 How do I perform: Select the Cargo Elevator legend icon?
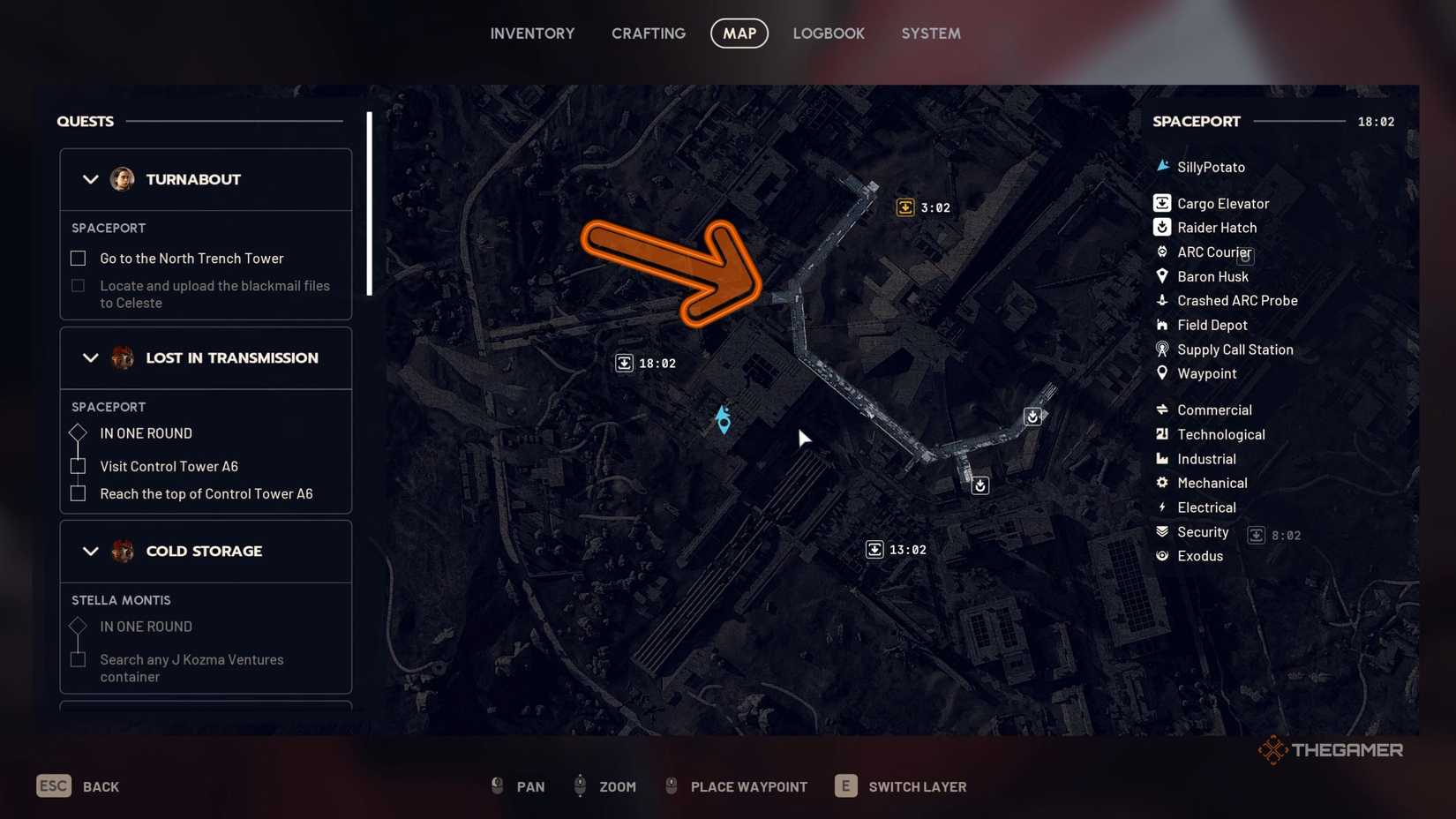tap(1162, 202)
